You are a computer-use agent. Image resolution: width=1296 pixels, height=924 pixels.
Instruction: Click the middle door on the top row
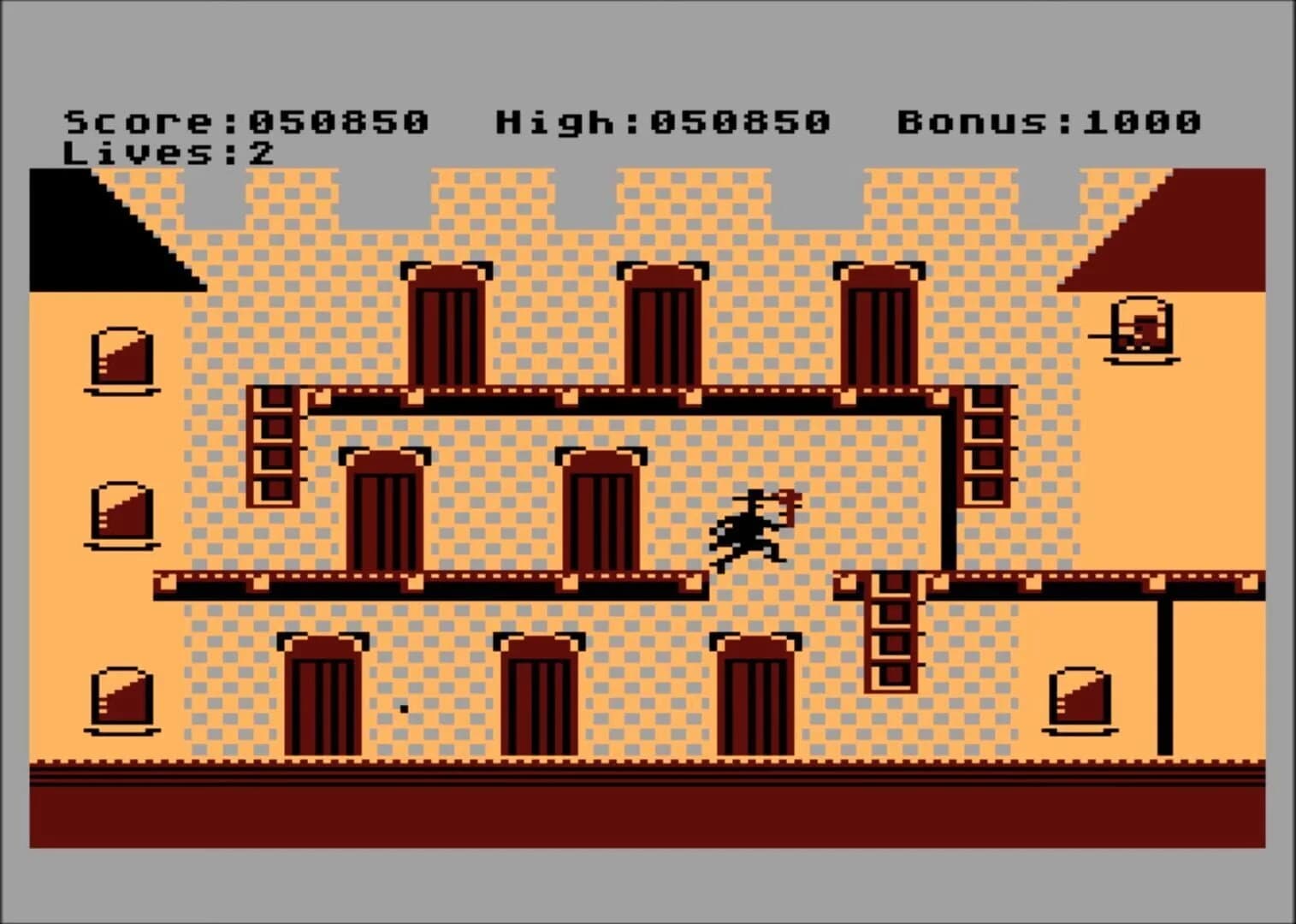coord(663,325)
